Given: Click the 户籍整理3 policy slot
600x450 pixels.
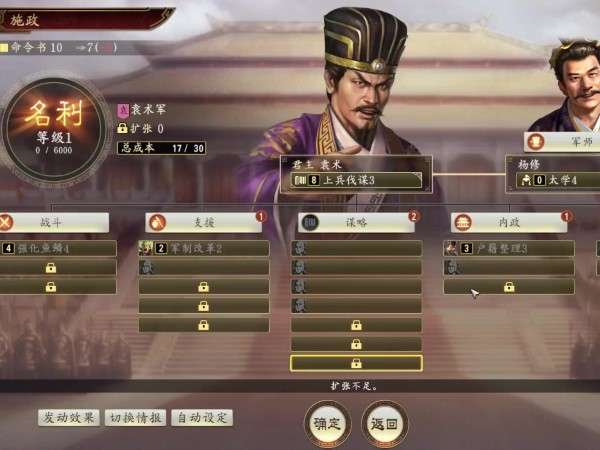Looking at the screenshot, I should pyautogui.click(x=509, y=248).
